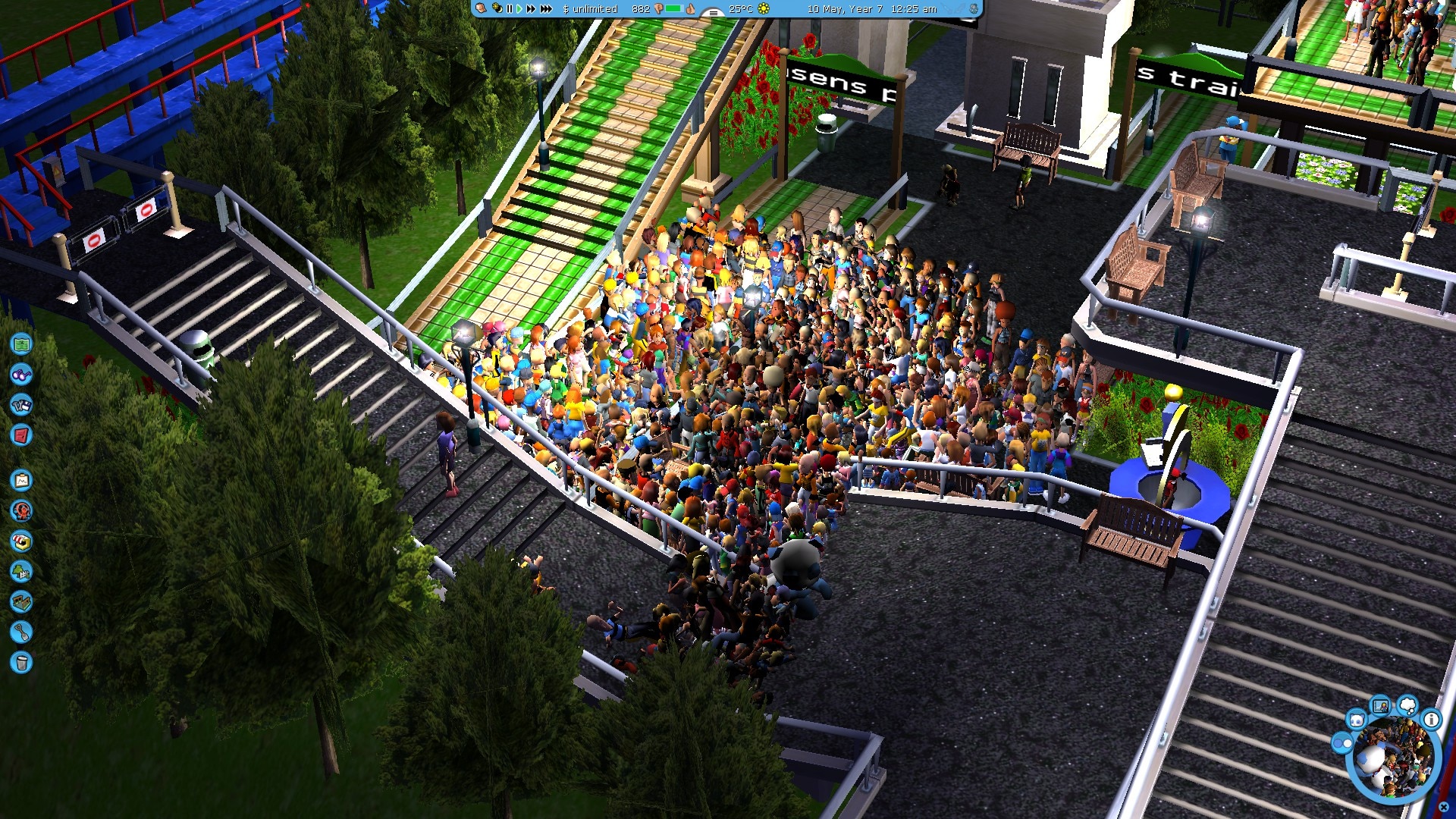Switch to double fast-forward speed
The height and width of the screenshot is (819, 1456).
point(531,9)
